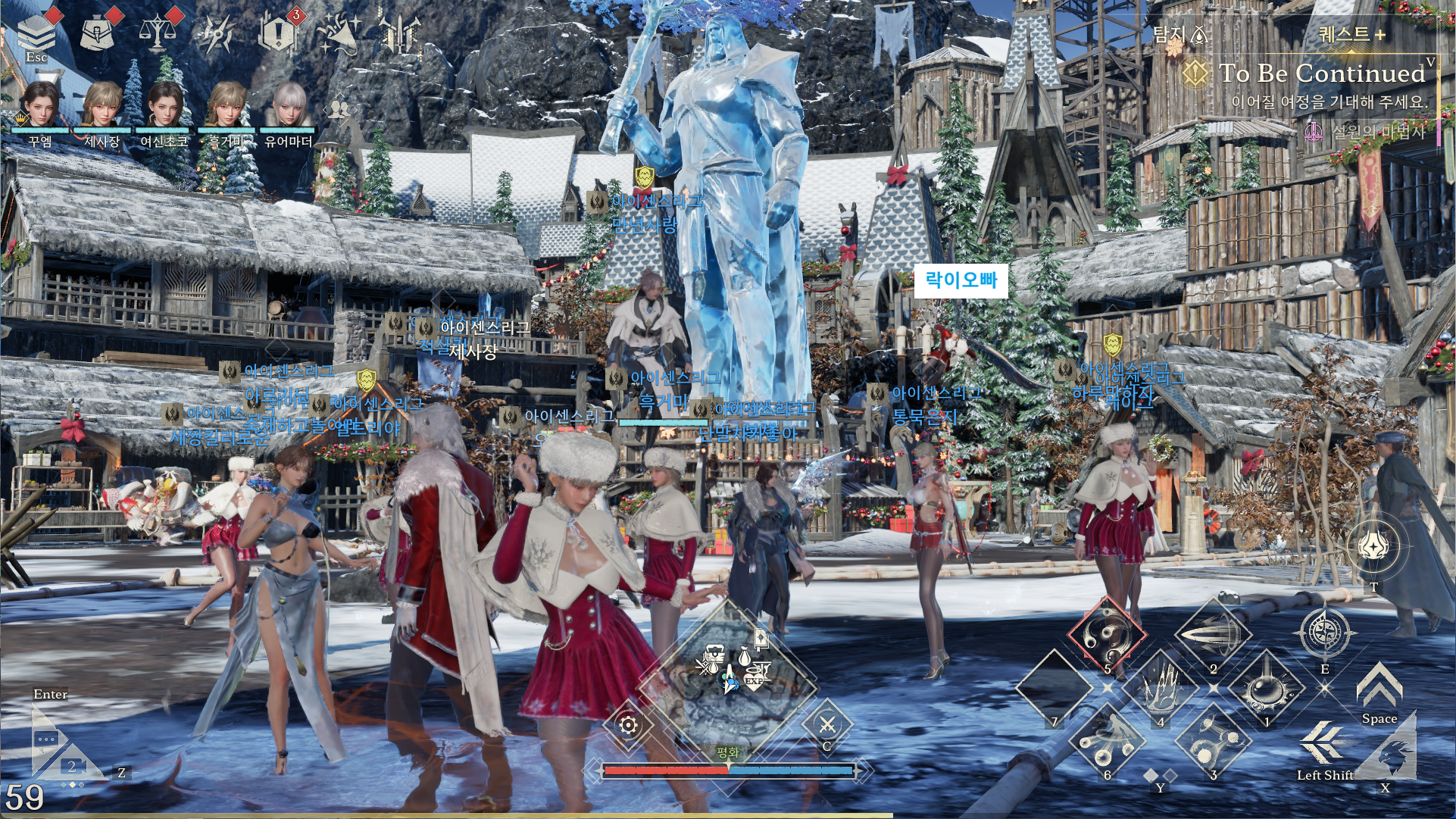Select party member 유어마더 portrait
The width and height of the screenshot is (1456, 819).
tap(287, 105)
